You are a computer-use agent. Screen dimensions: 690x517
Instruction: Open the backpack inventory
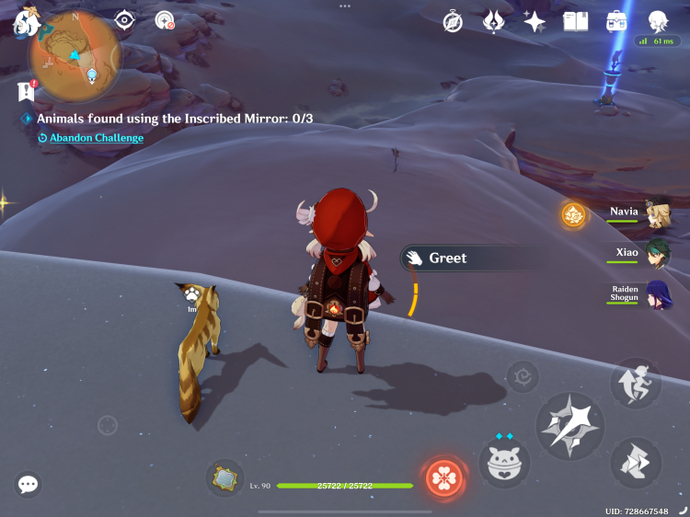pyautogui.click(x=617, y=21)
